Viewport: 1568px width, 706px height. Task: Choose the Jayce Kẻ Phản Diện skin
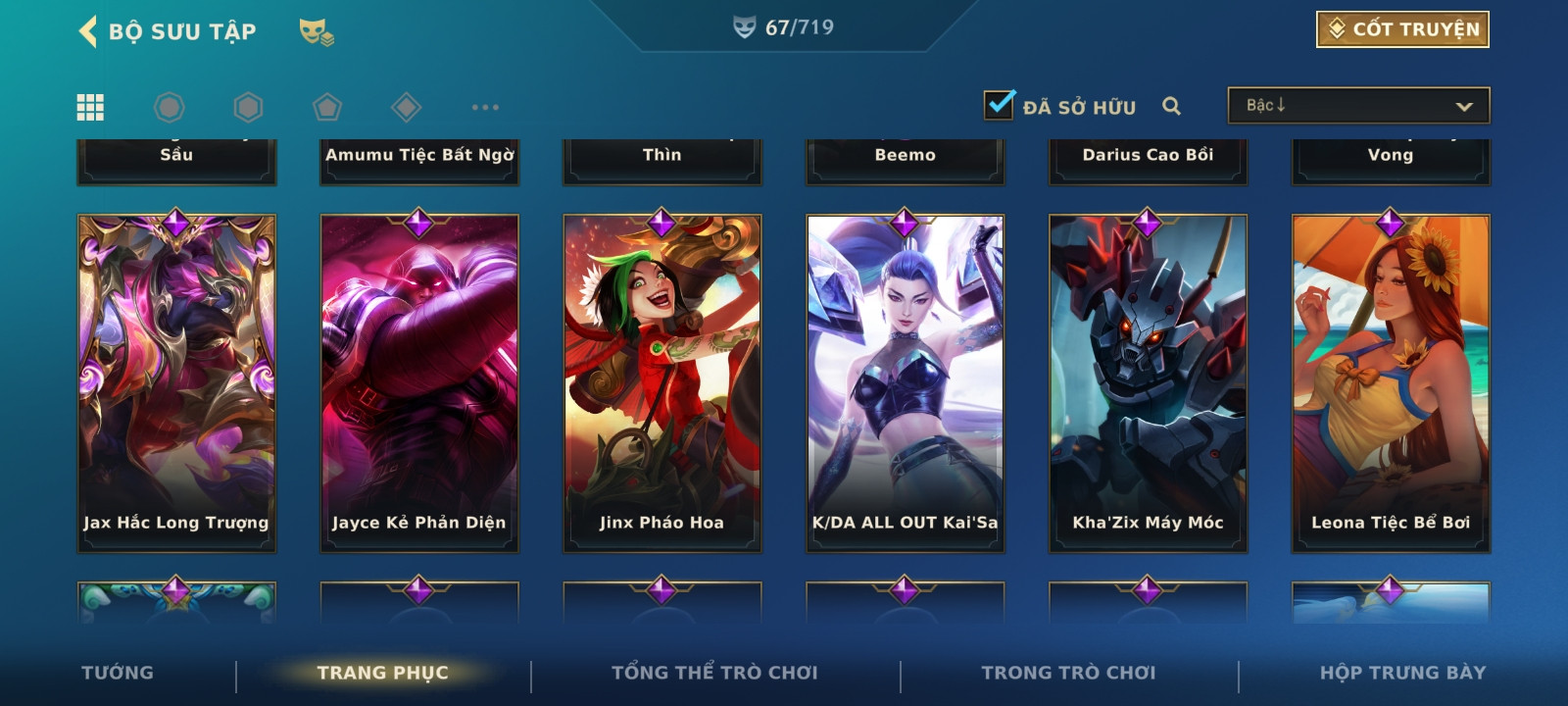click(x=419, y=383)
